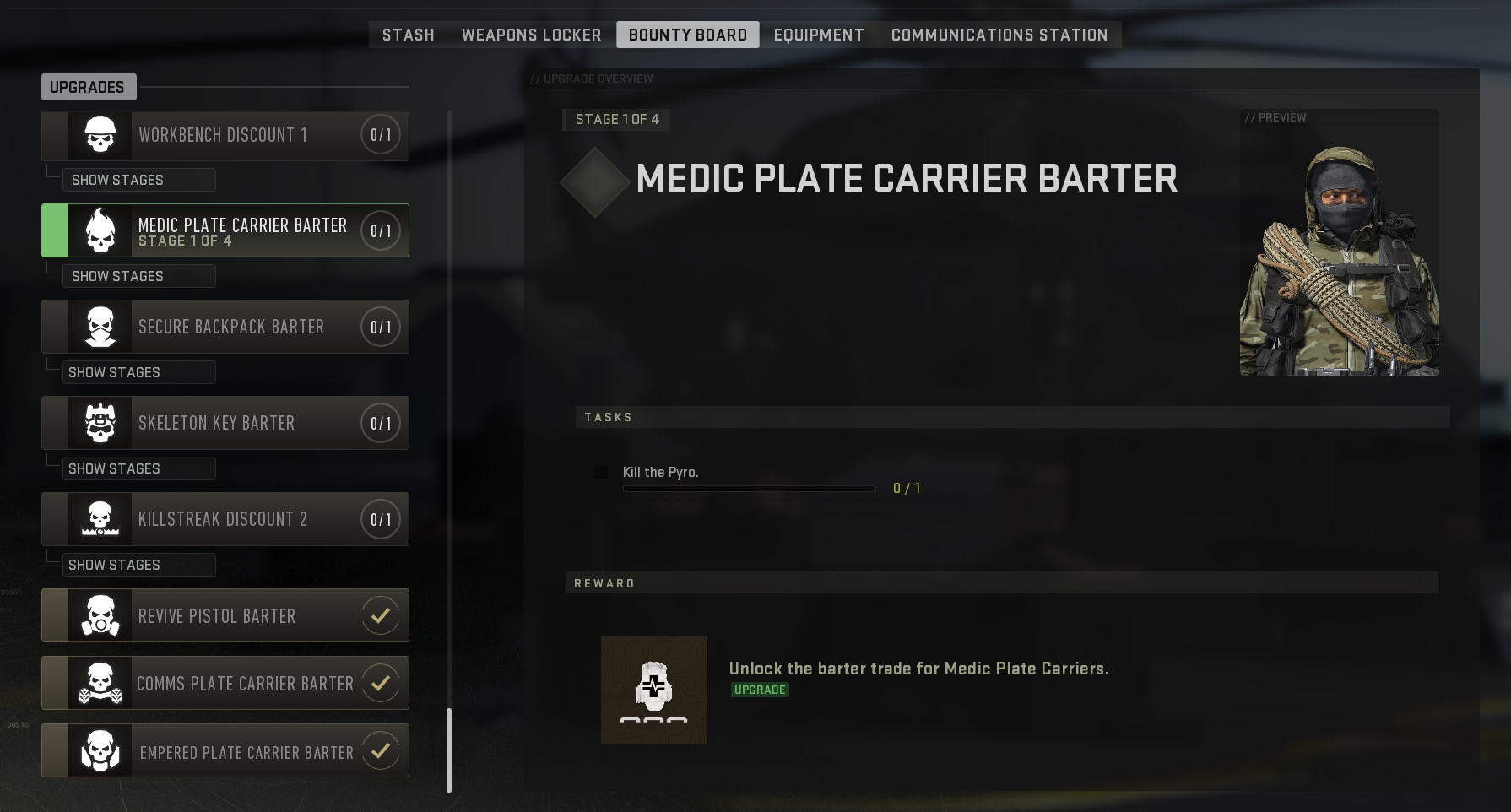1511x812 pixels.
Task: Click the Upgrades header button
Action: [89, 86]
